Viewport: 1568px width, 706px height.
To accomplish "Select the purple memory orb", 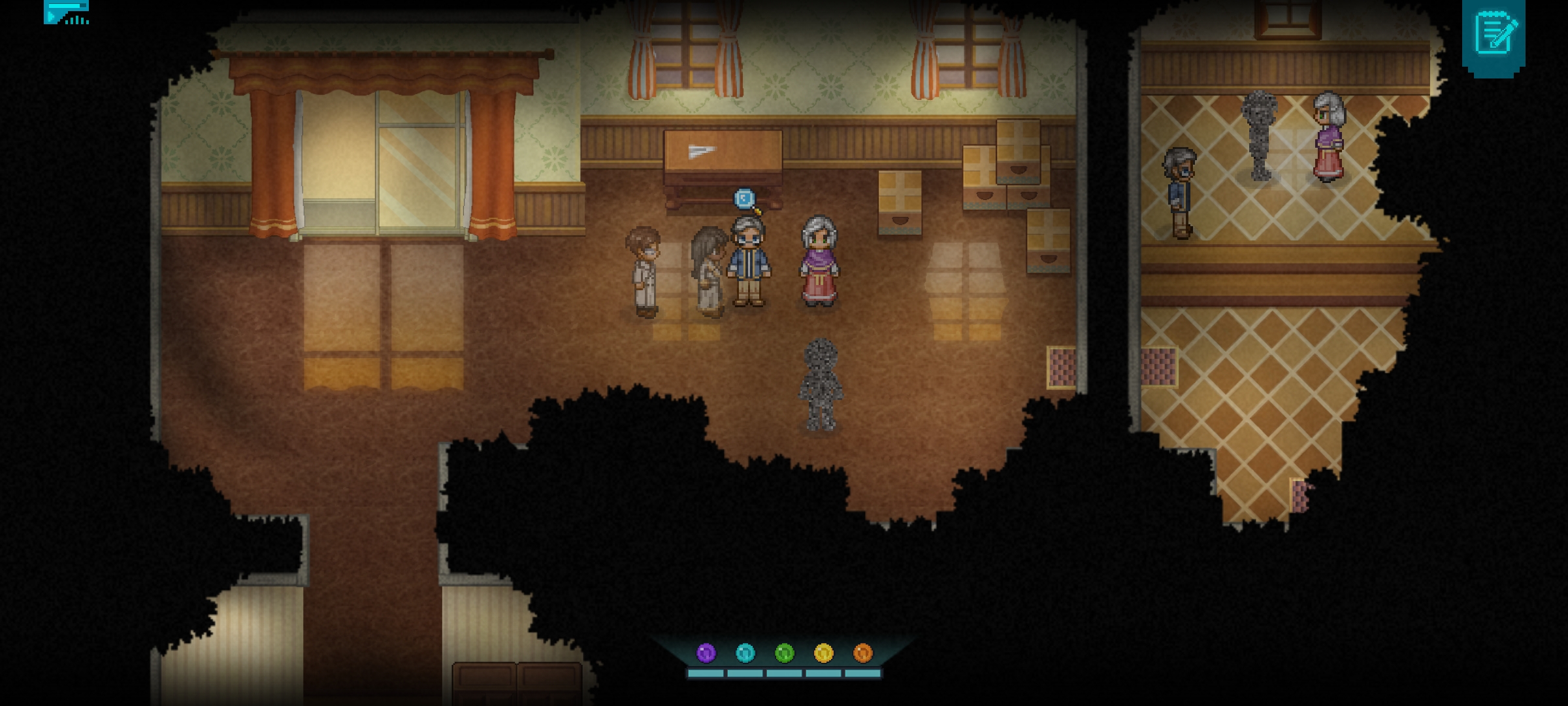I will [706, 652].
